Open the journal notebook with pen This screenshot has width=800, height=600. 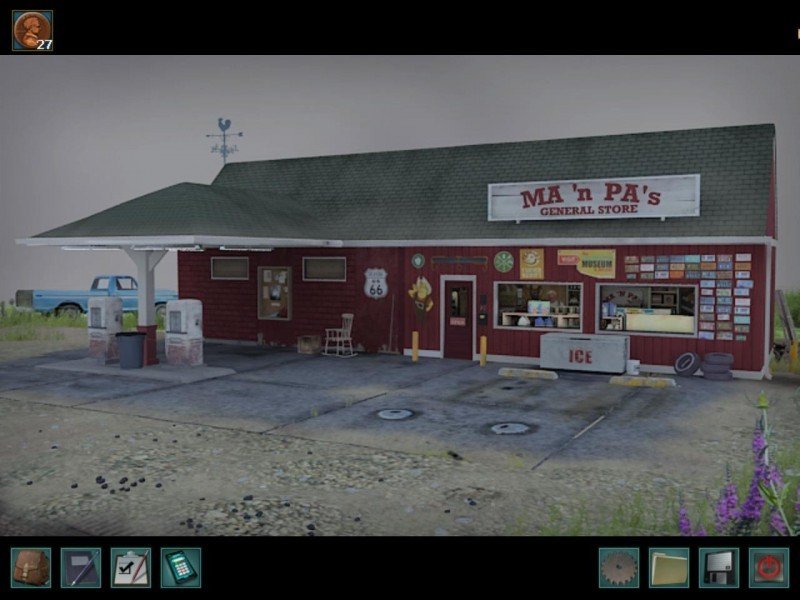coord(80,567)
